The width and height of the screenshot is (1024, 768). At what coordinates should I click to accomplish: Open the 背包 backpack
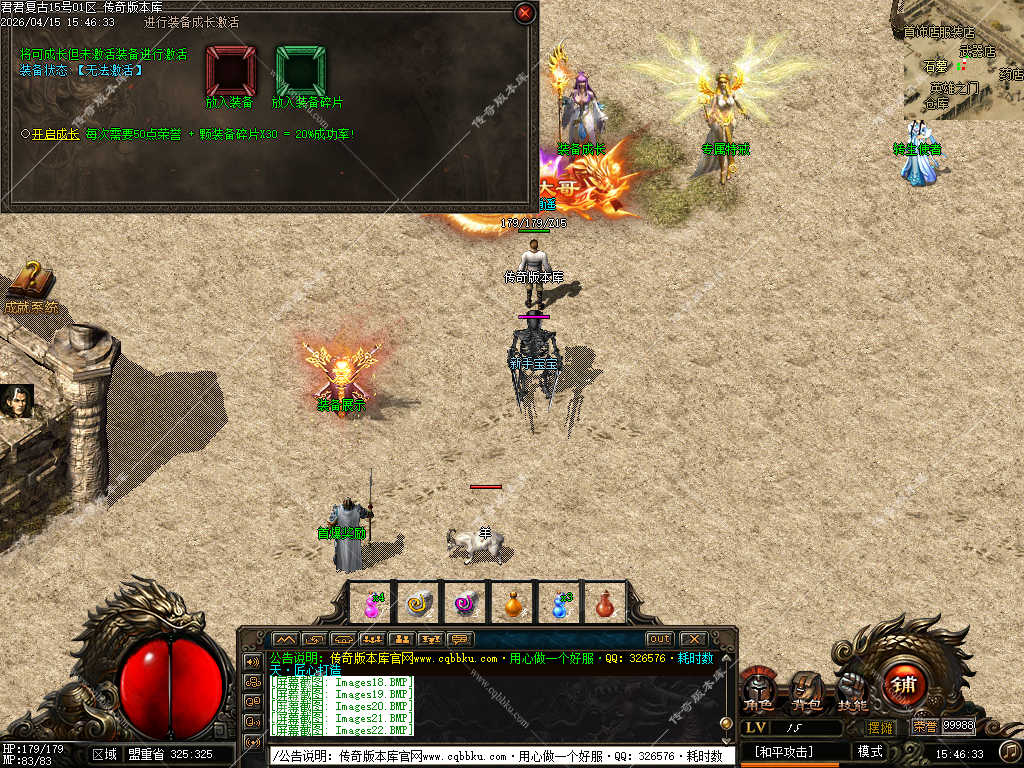pyautogui.click(x=806, y=692)
